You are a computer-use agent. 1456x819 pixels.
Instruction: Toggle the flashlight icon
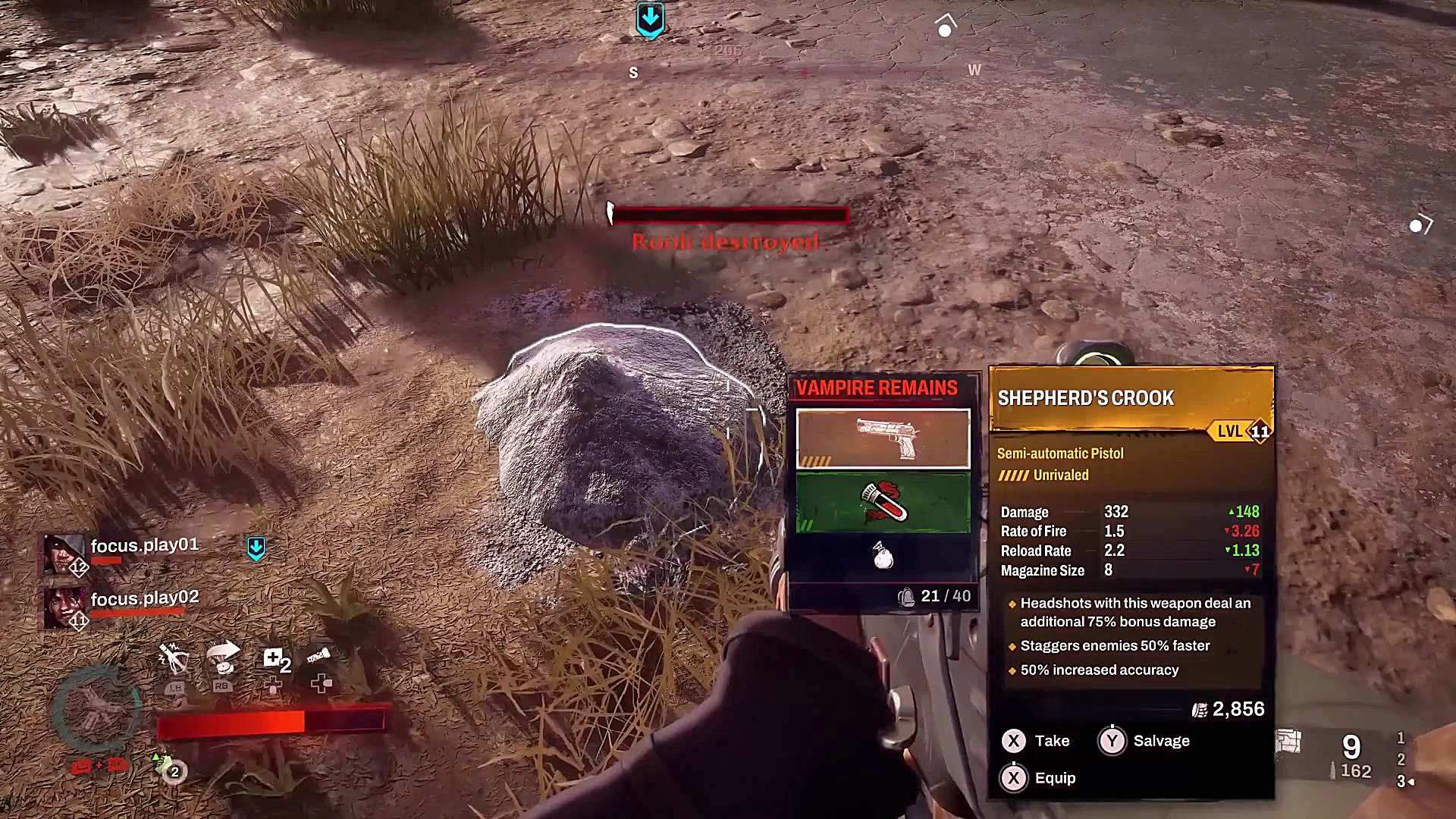319,657
